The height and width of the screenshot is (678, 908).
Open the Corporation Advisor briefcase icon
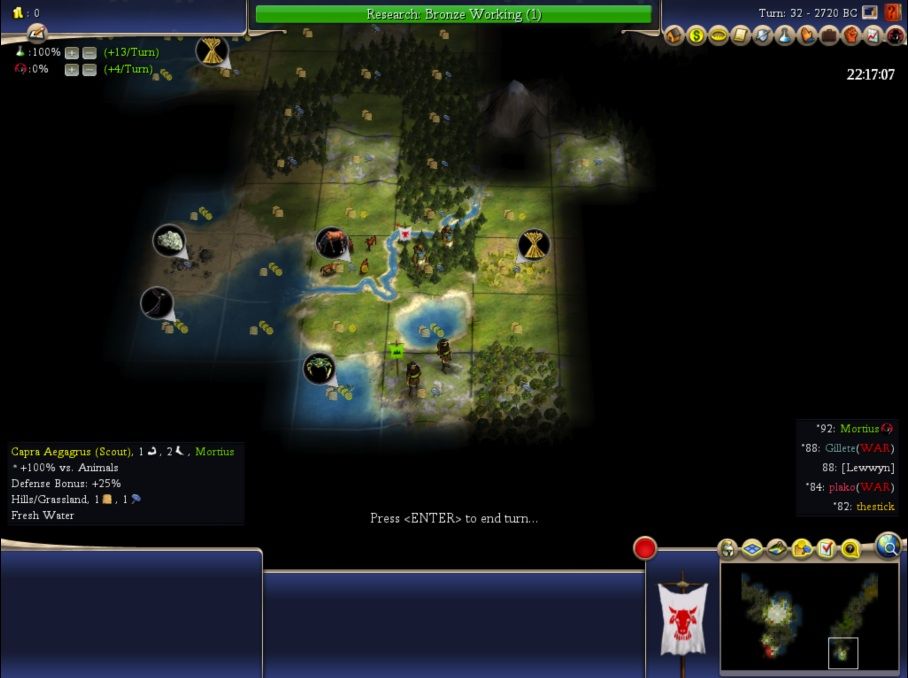(x=829, y=36)
